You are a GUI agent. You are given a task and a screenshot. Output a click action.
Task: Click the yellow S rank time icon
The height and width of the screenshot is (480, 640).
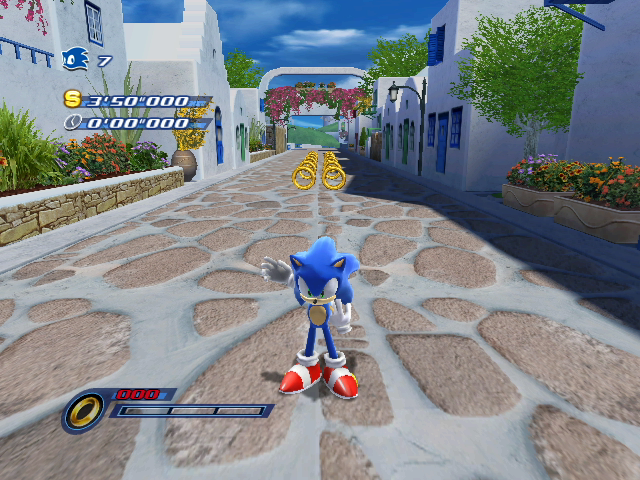click(72, 99)
